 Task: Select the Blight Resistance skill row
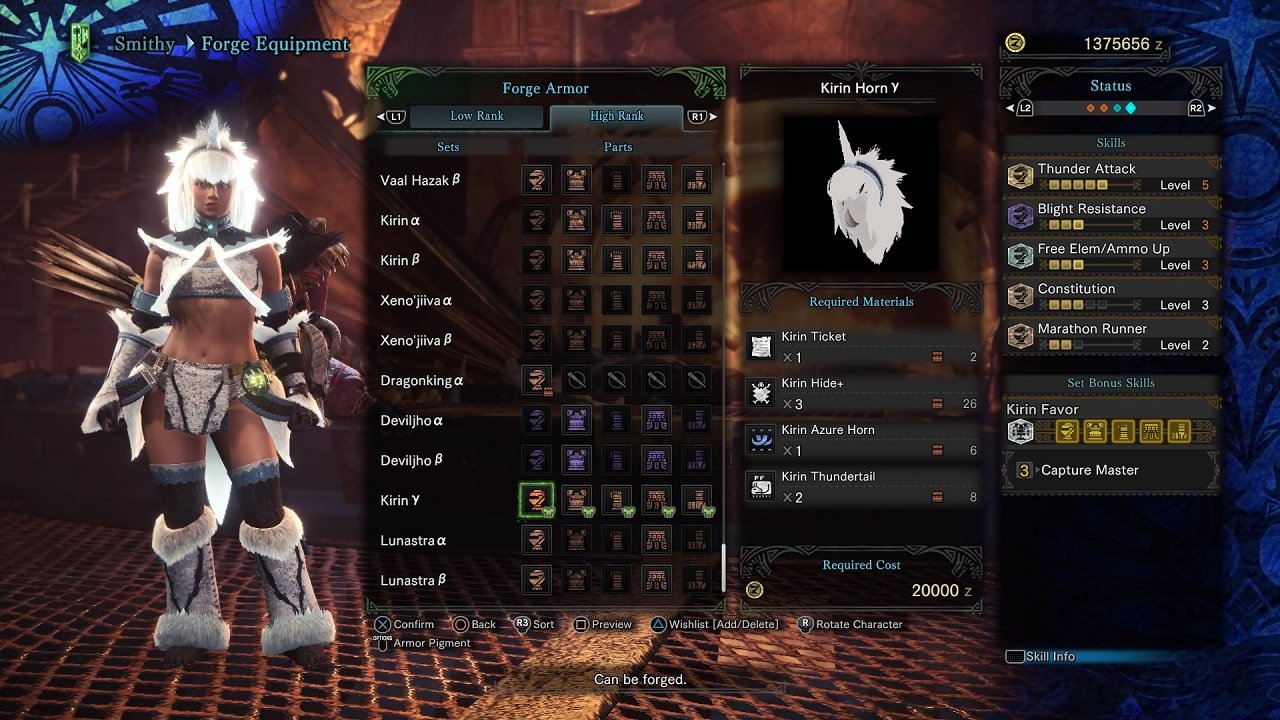(1110, 217)
